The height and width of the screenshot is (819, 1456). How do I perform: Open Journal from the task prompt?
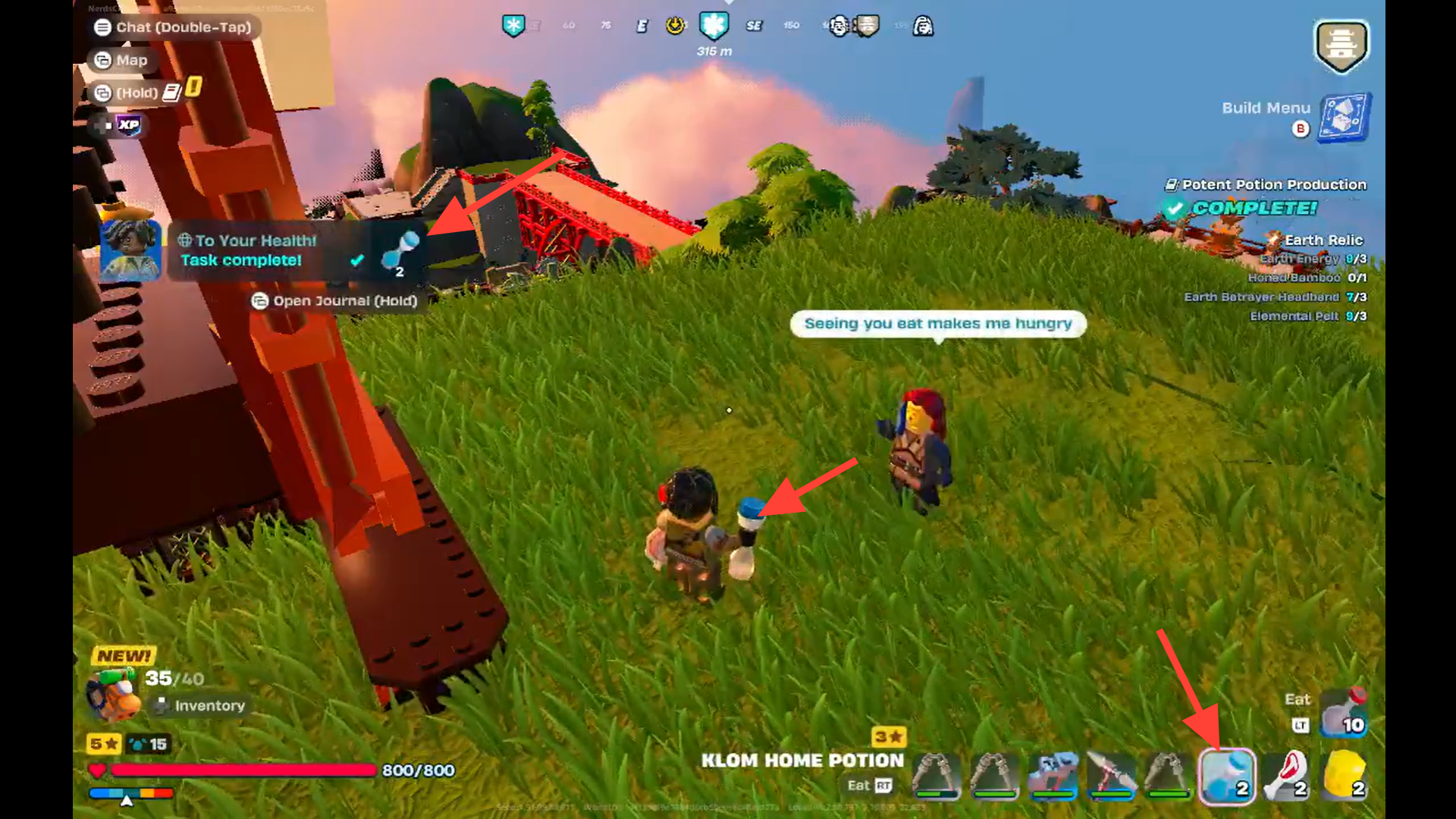334,301
